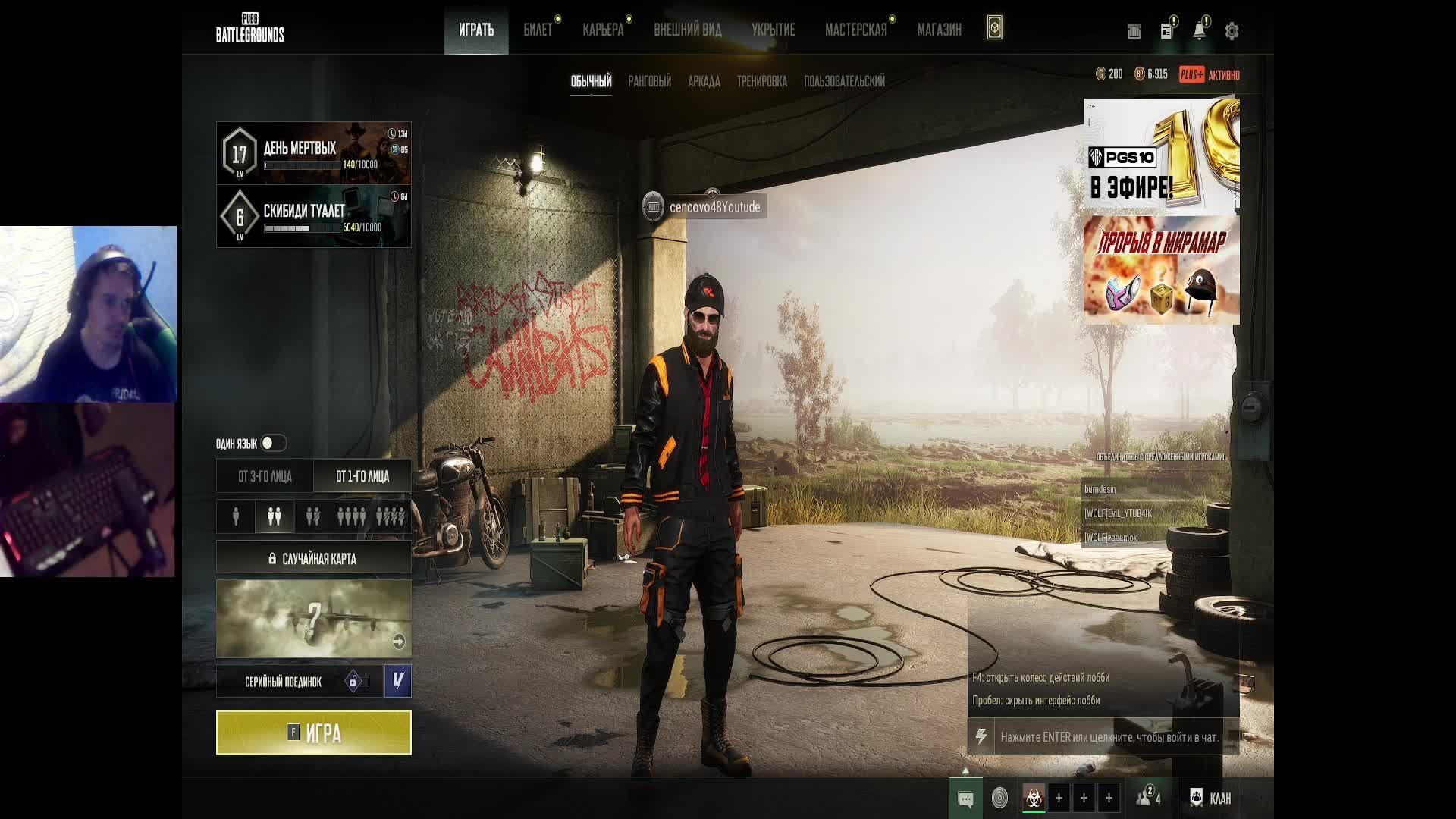Select third-person ОТ 3-ГО ЛИЦА view
This screenshot has height=819, width=1456.
click(265, 476)
